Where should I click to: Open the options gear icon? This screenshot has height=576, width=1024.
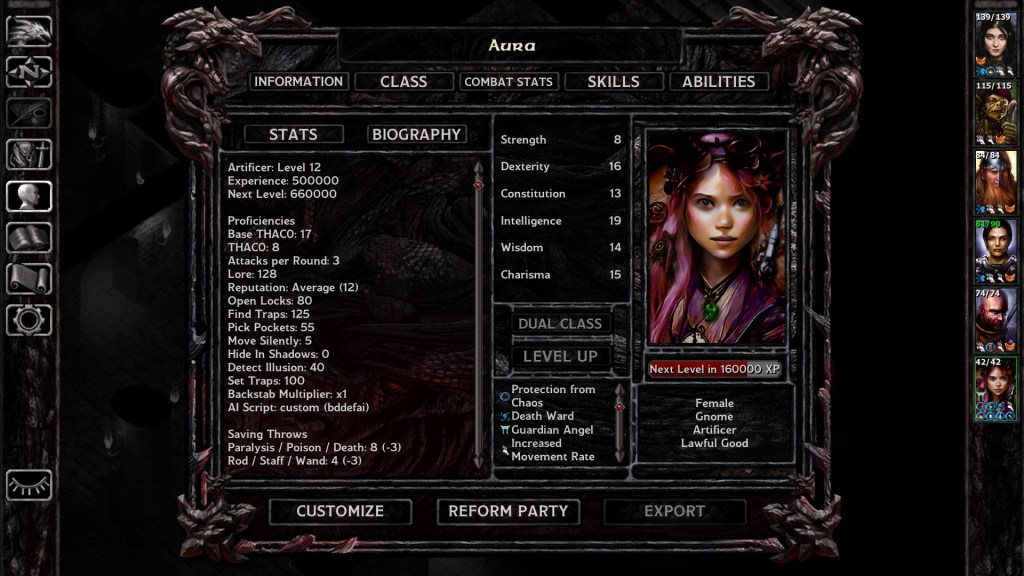point(29,320)
